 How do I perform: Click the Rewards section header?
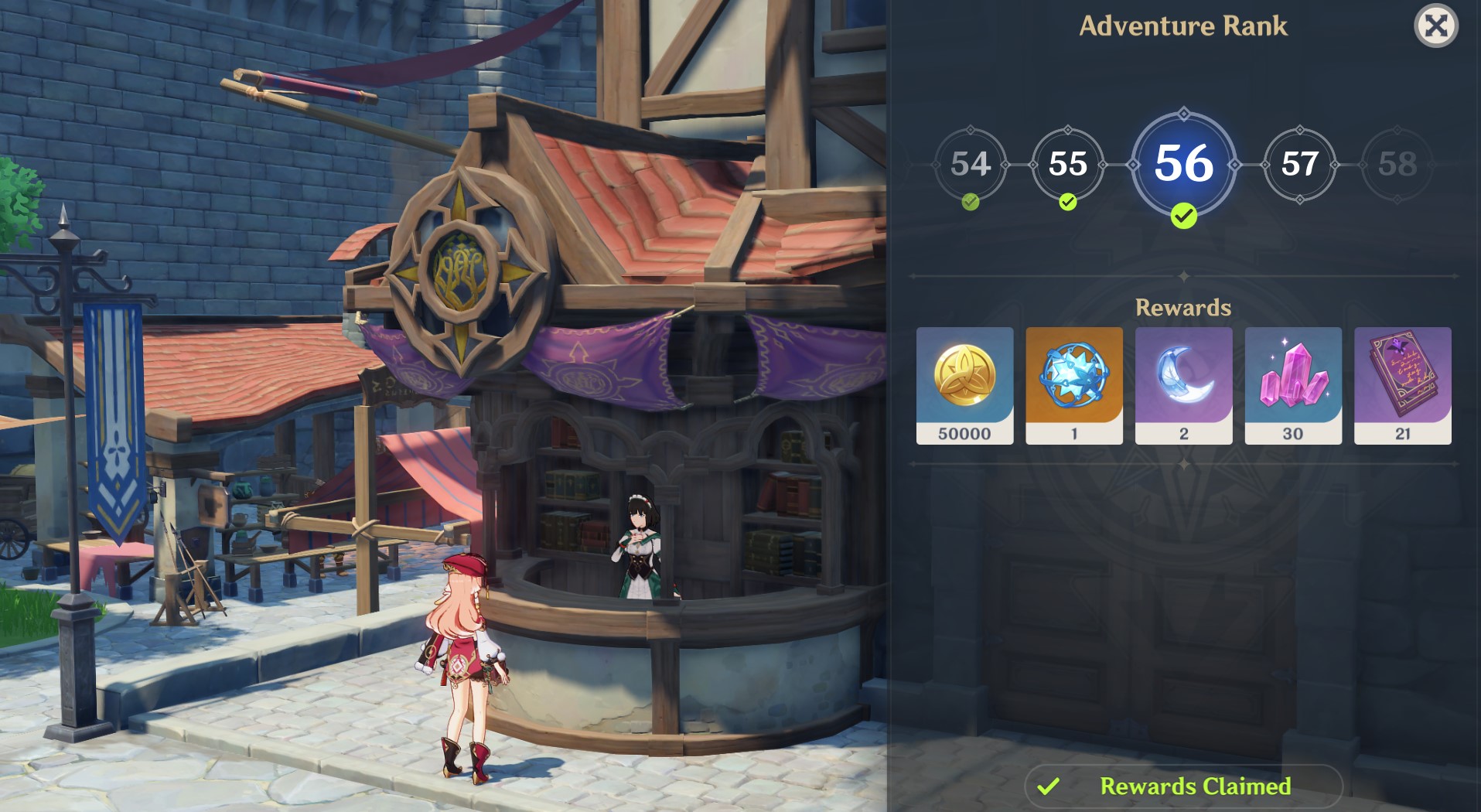[x=1184, y=307]
